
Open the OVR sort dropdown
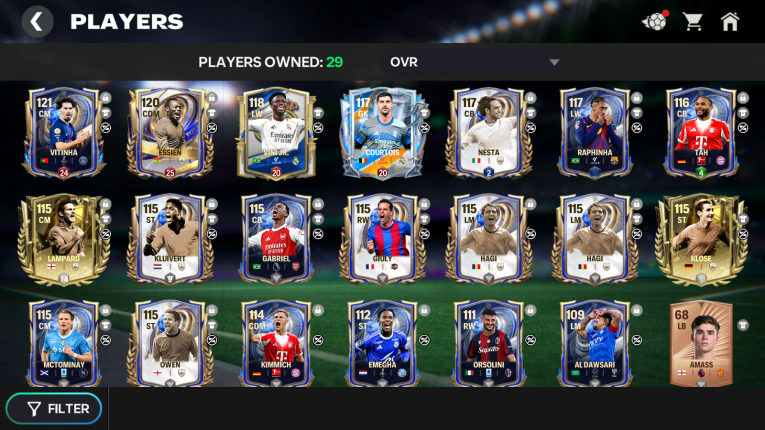[x=474, y=62]
